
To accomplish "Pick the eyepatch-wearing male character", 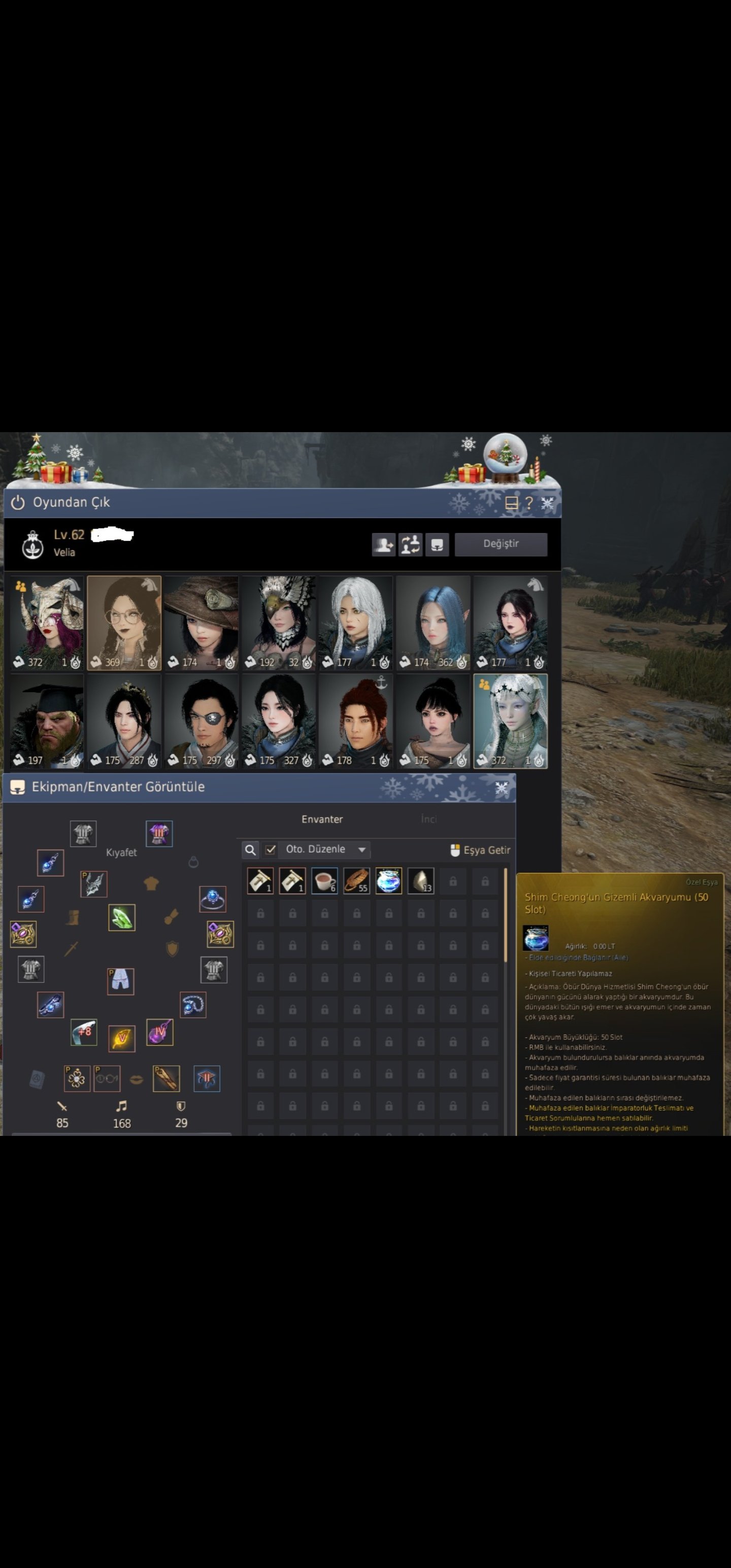I will (x=202, y=720).
